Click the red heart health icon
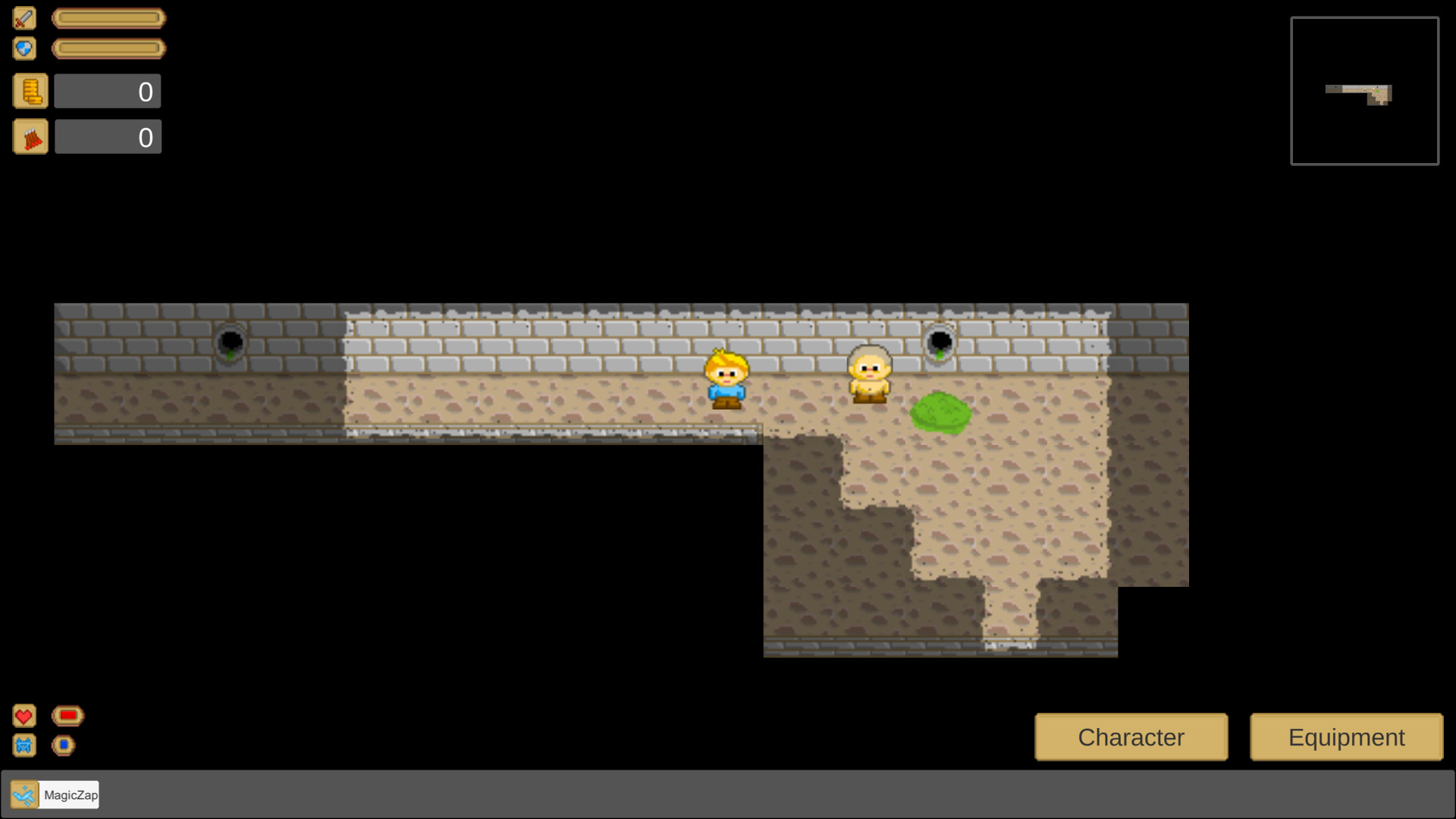The height and width of the screenshot is (819, 1456). click(x=24, y=715)
